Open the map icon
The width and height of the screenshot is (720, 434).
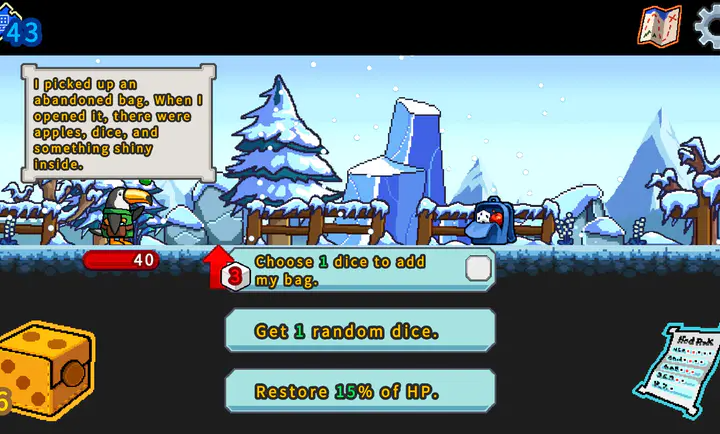(x=659, y=25)
